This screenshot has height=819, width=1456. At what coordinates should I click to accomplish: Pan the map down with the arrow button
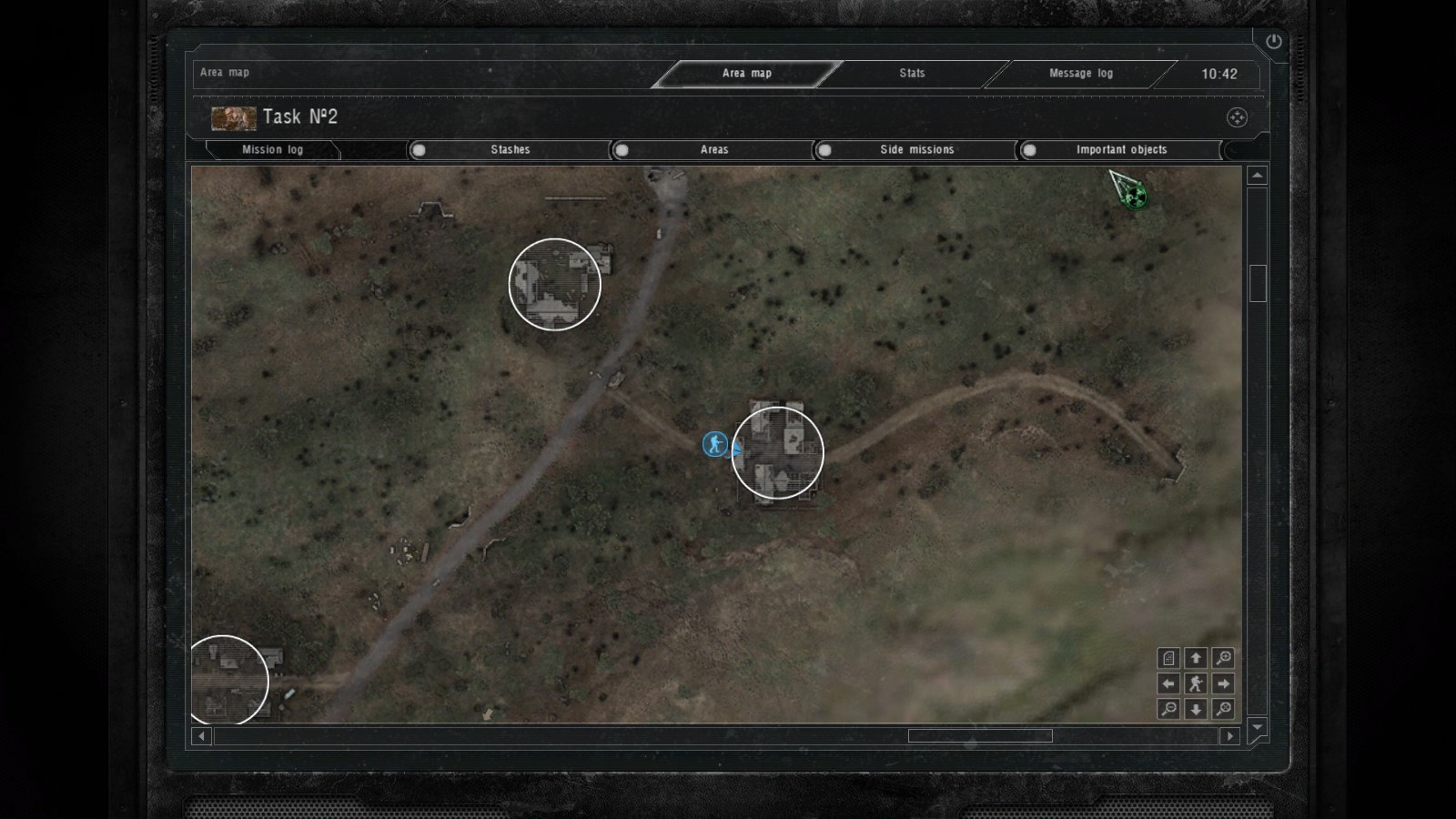1196,709
